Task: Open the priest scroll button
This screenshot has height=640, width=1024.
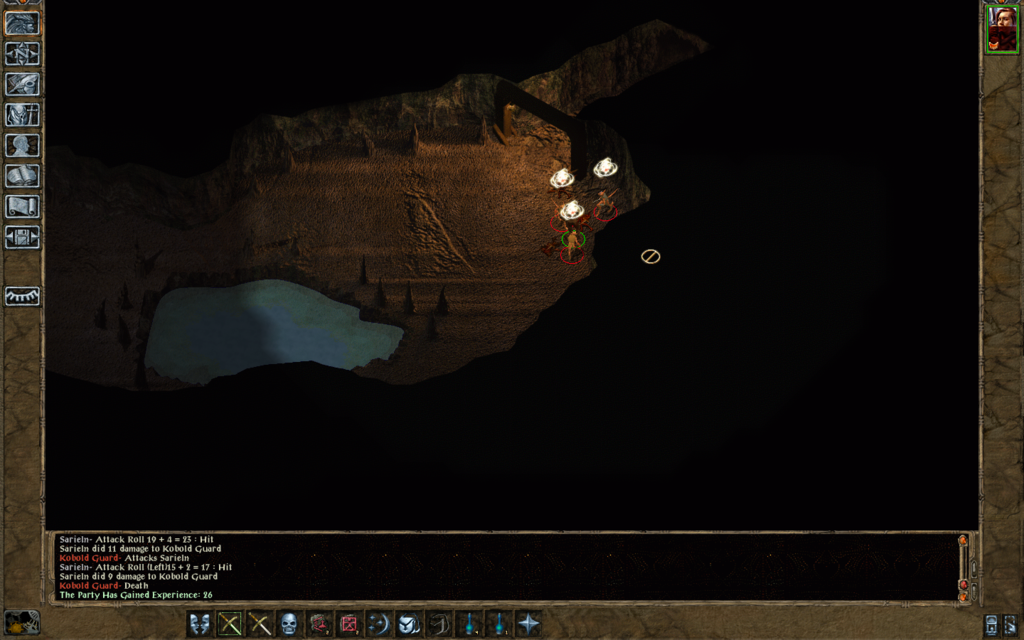Action: [x=22, y=206]
